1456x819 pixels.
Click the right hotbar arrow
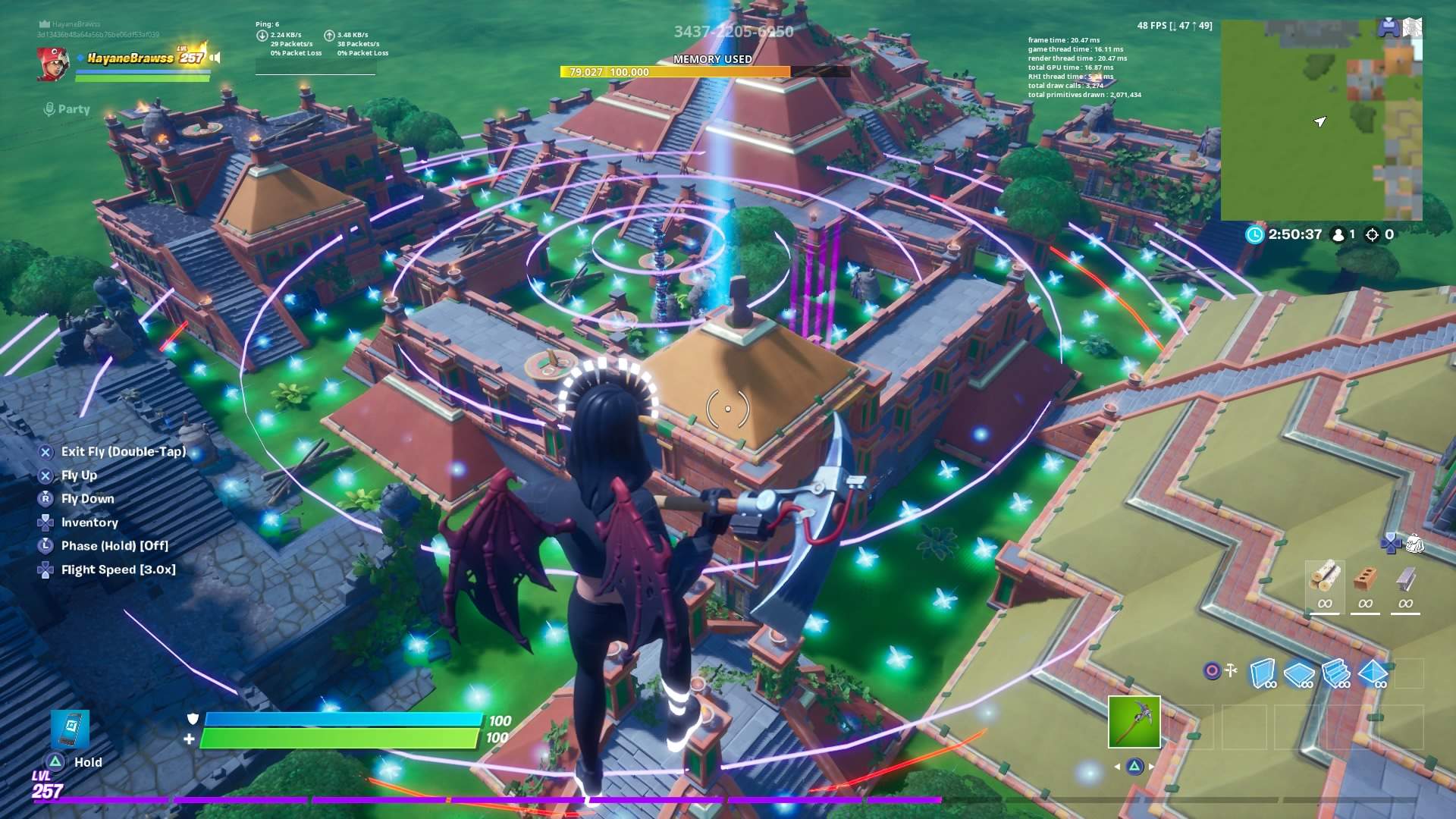point(1151,767)
